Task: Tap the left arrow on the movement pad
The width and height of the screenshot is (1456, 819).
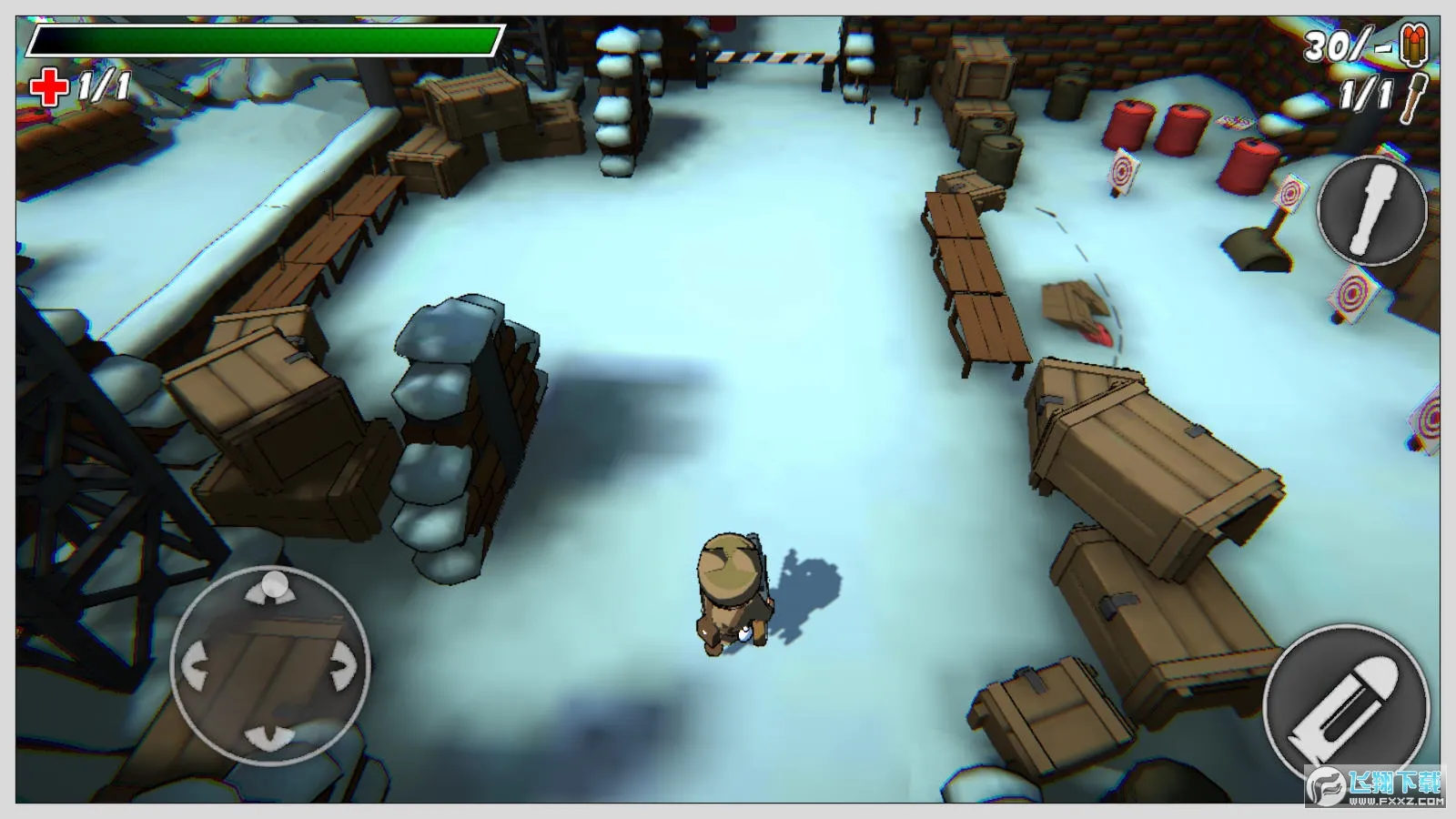Action: pyautogui.click(x=197, y=666)
